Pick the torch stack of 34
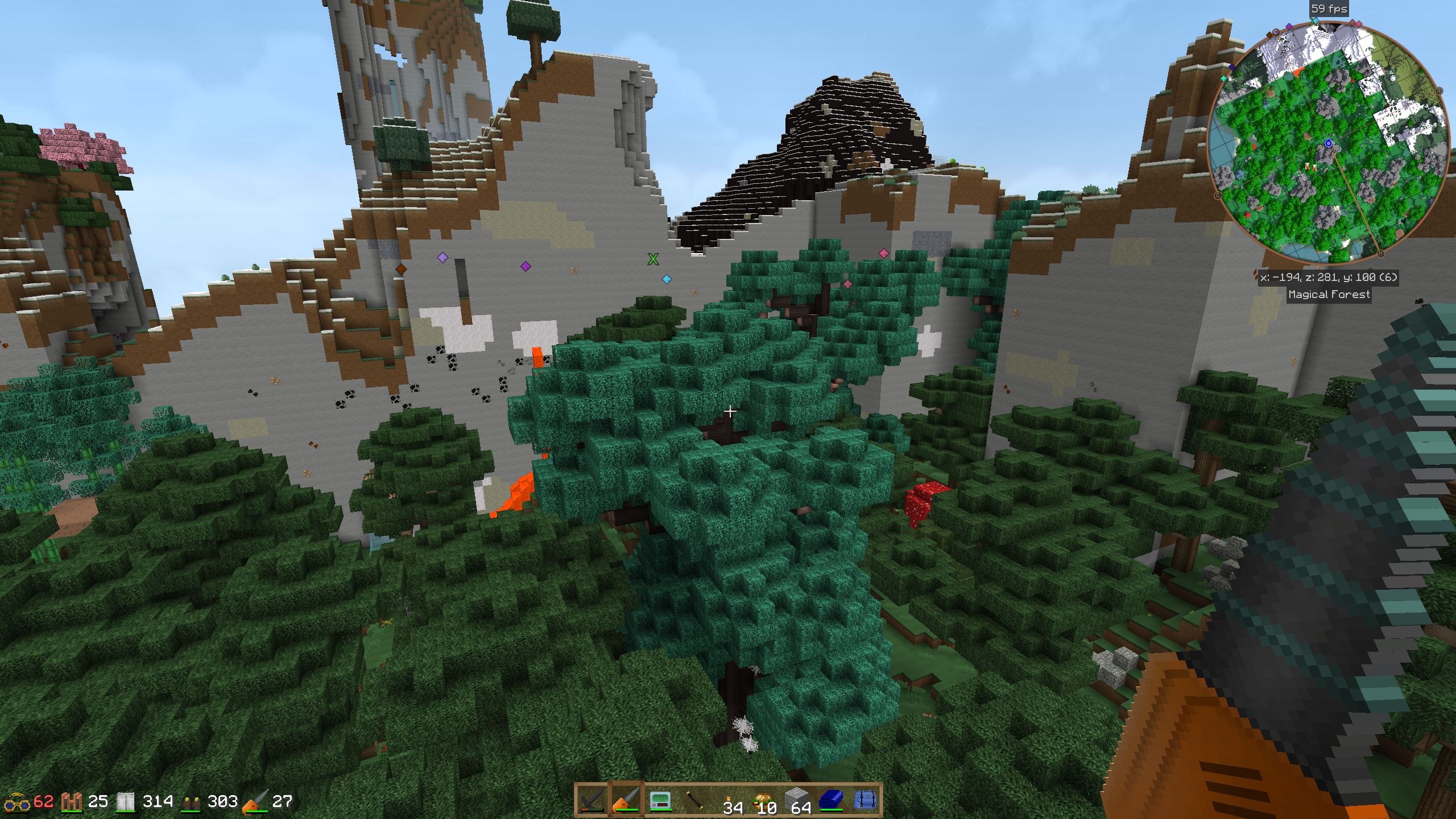The height and width of the screenshot is (819, 1456). [730, 801]
